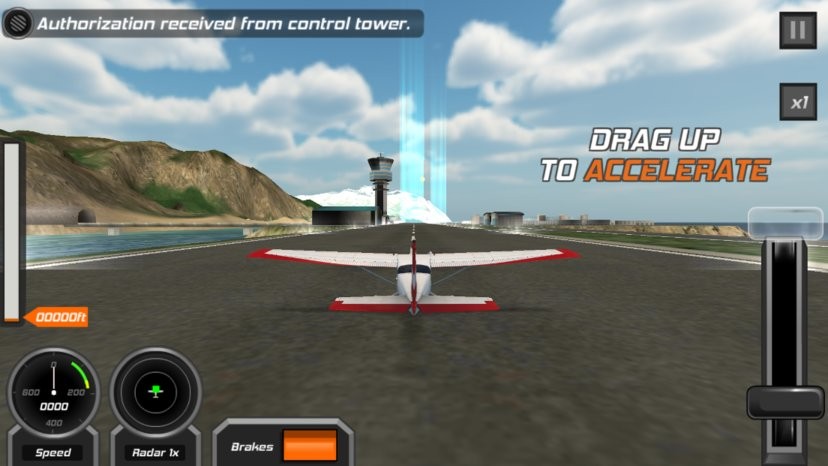The image size is (828, 466).
Task: Pause the flight with the pause button
Action: [x=797, y=30]
